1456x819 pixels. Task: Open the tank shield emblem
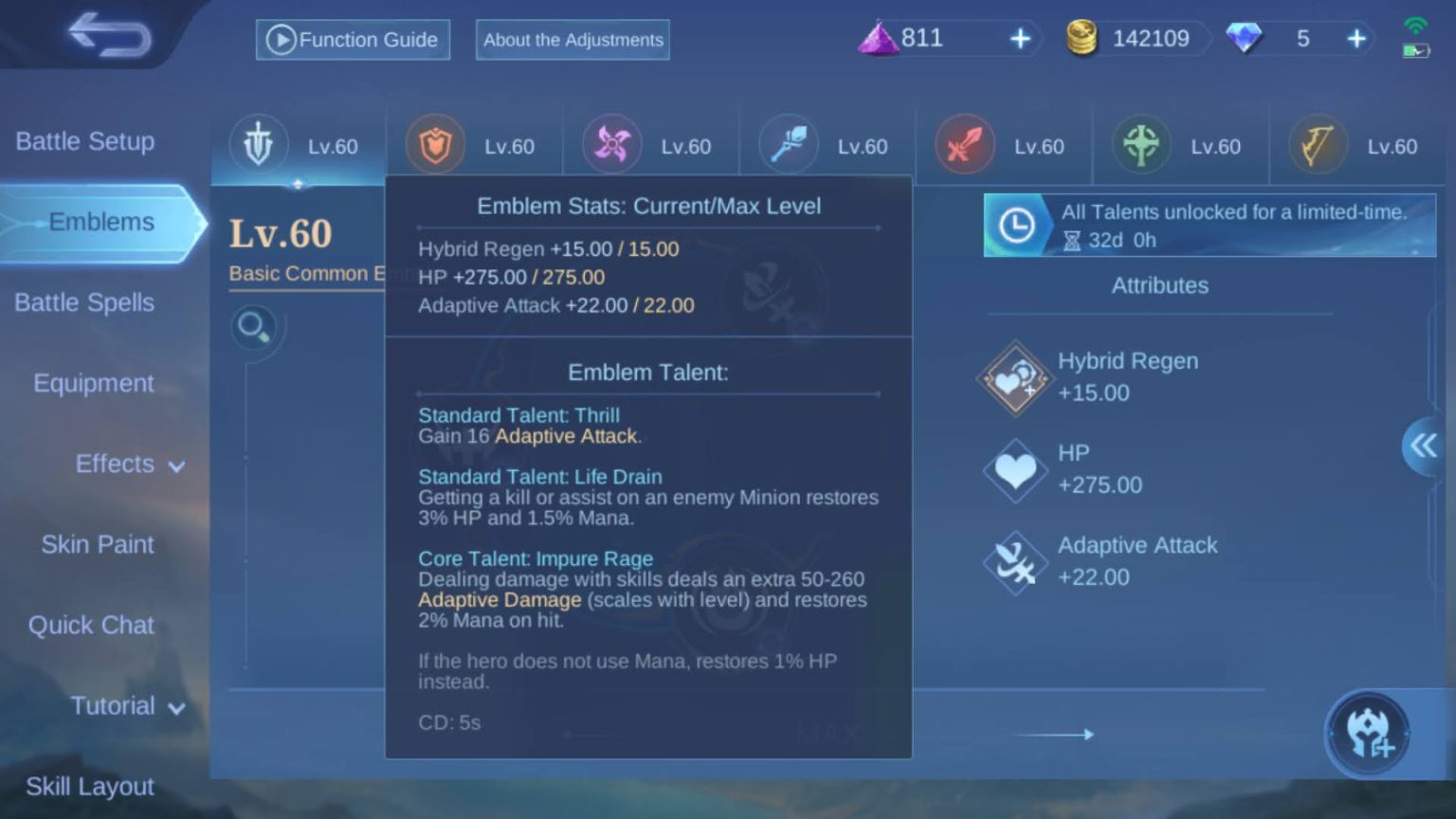click(x=434, y=144)
